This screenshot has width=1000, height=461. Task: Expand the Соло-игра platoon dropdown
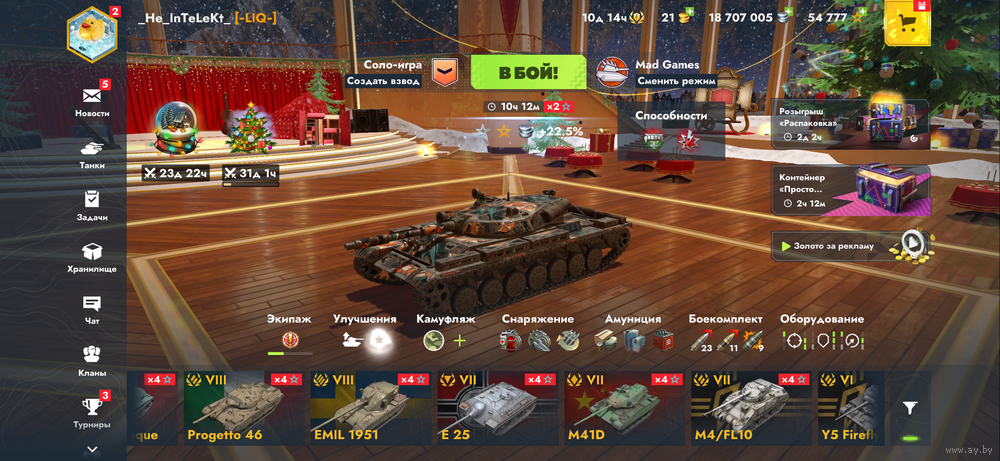pos(444,72)
